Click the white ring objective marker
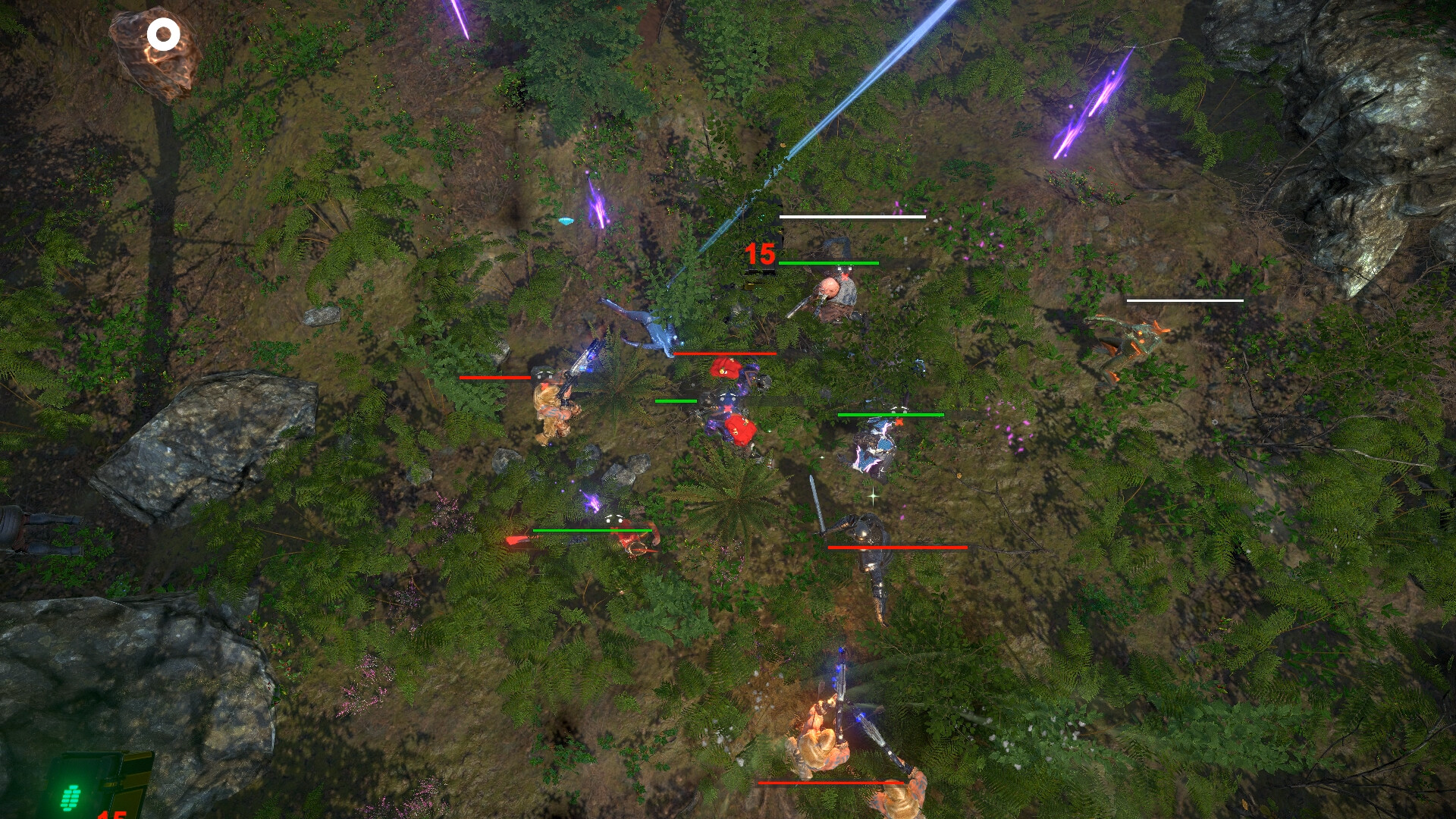 point(163,33)
